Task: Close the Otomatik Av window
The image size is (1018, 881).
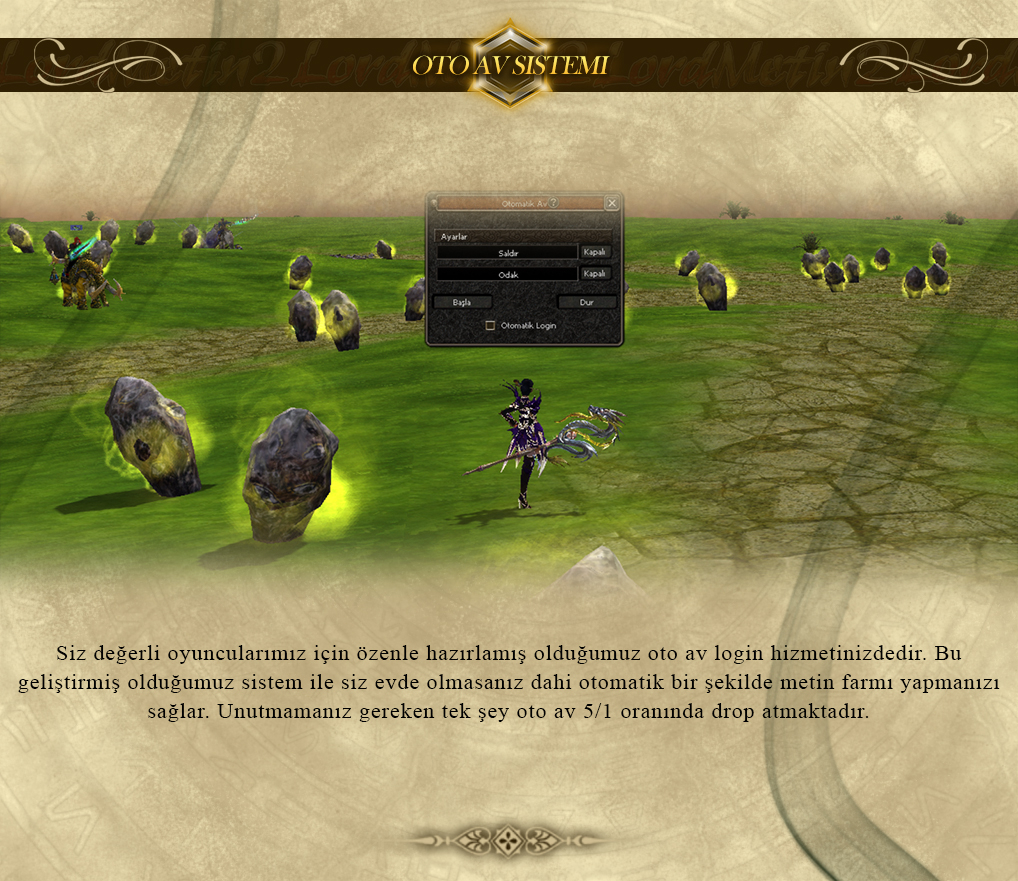Action: [x=612, y=203]
